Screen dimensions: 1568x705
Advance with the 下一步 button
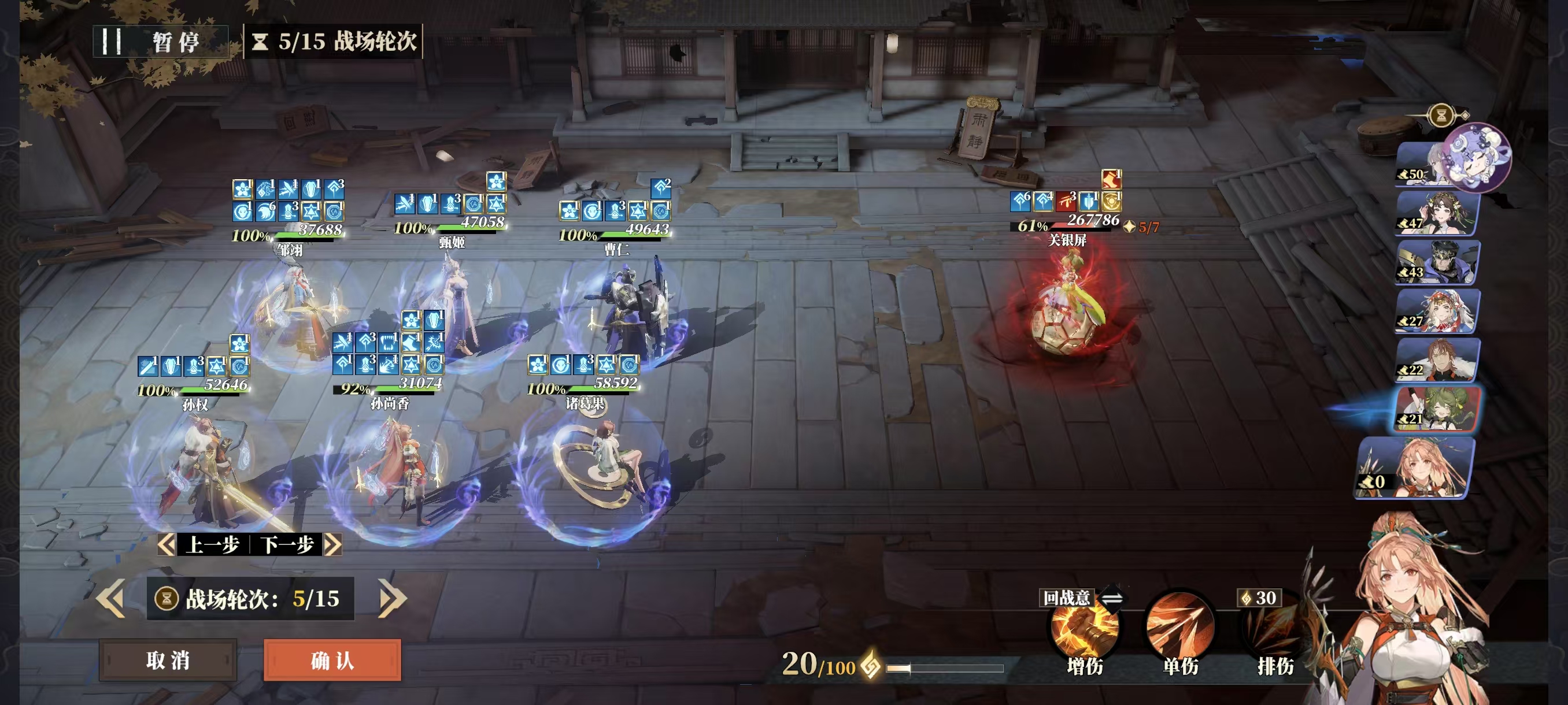pos(297,544)
